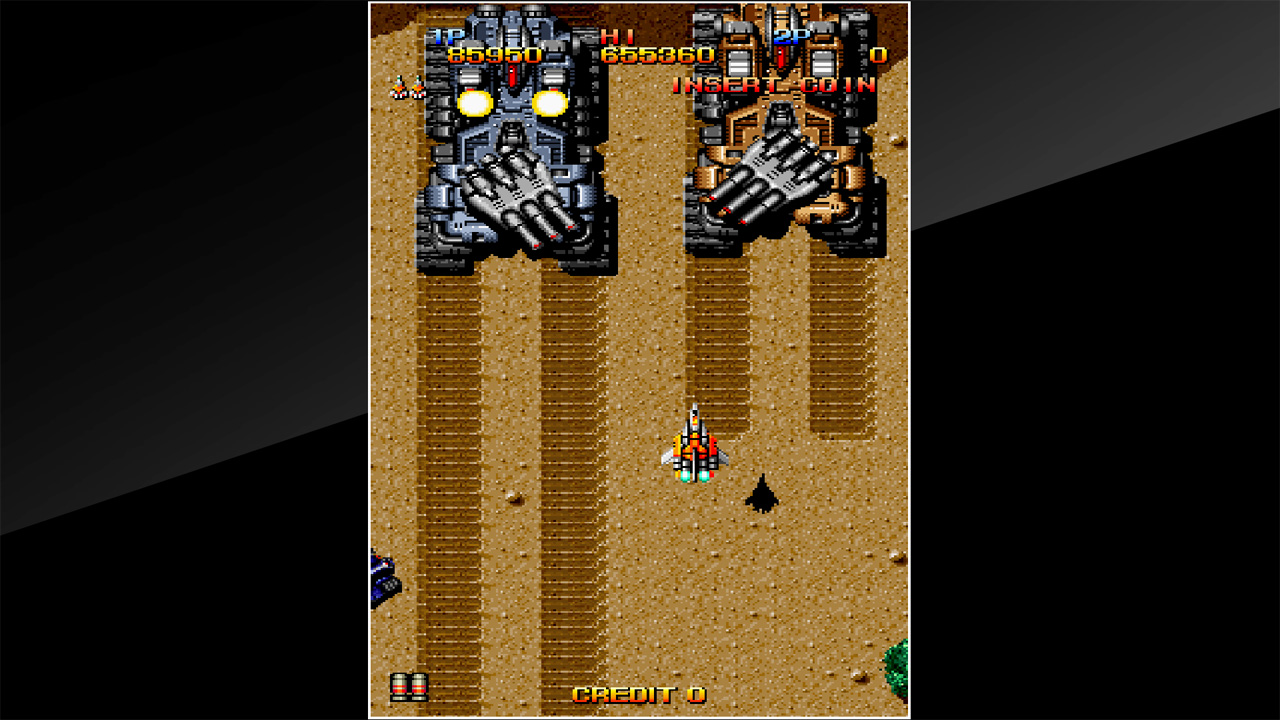
Task: Click the CREDIT 0 text at bottom
Action: (638, 692)
